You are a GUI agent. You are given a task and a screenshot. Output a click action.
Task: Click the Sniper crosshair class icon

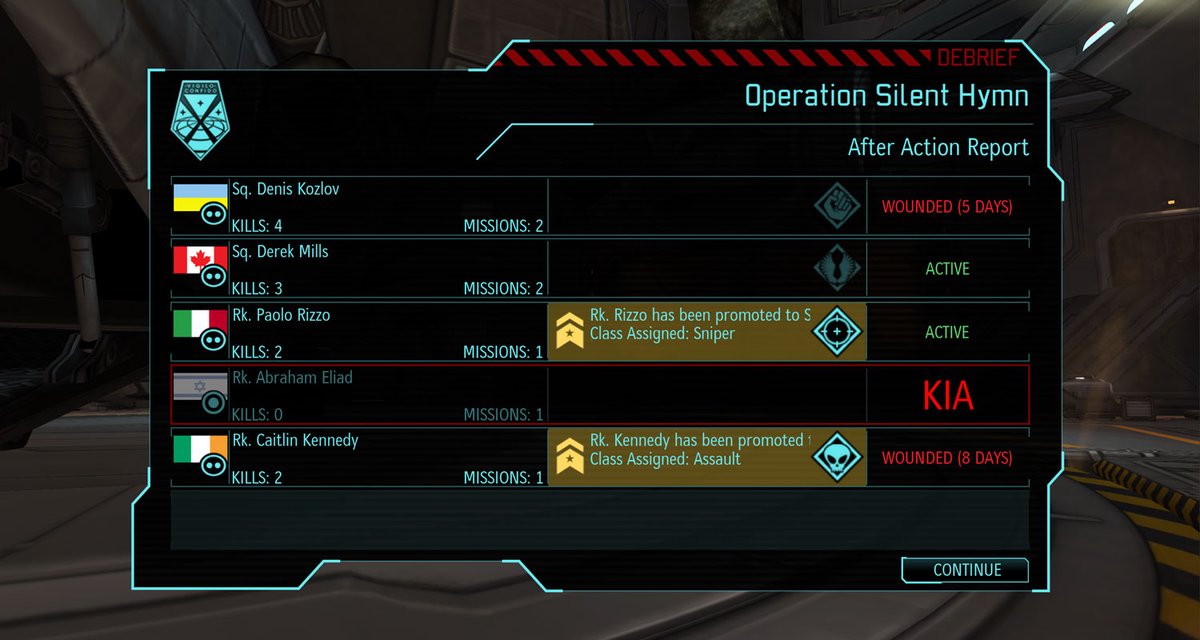click(836, 332)
